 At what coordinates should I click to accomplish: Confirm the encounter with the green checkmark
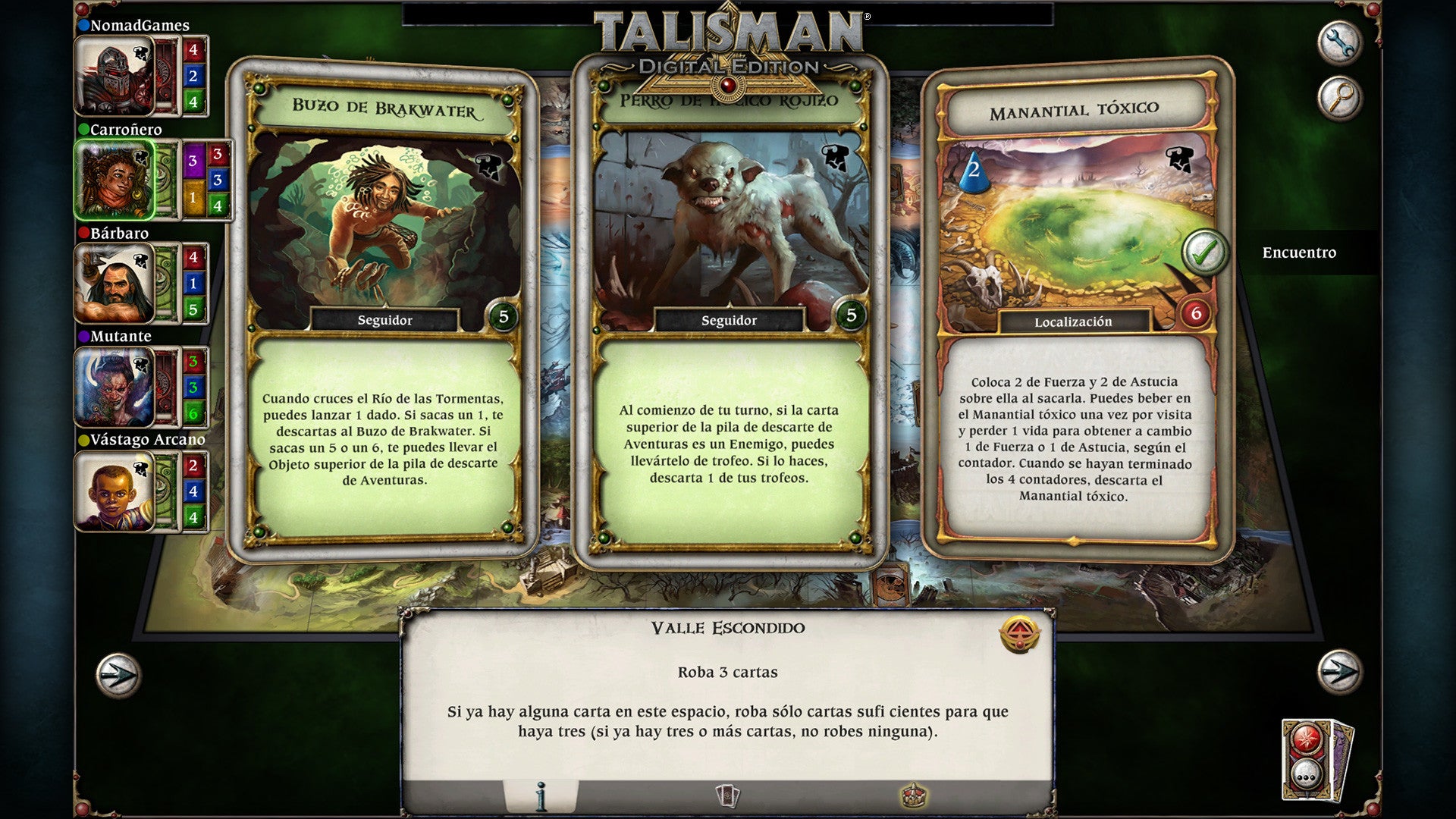1204,253
